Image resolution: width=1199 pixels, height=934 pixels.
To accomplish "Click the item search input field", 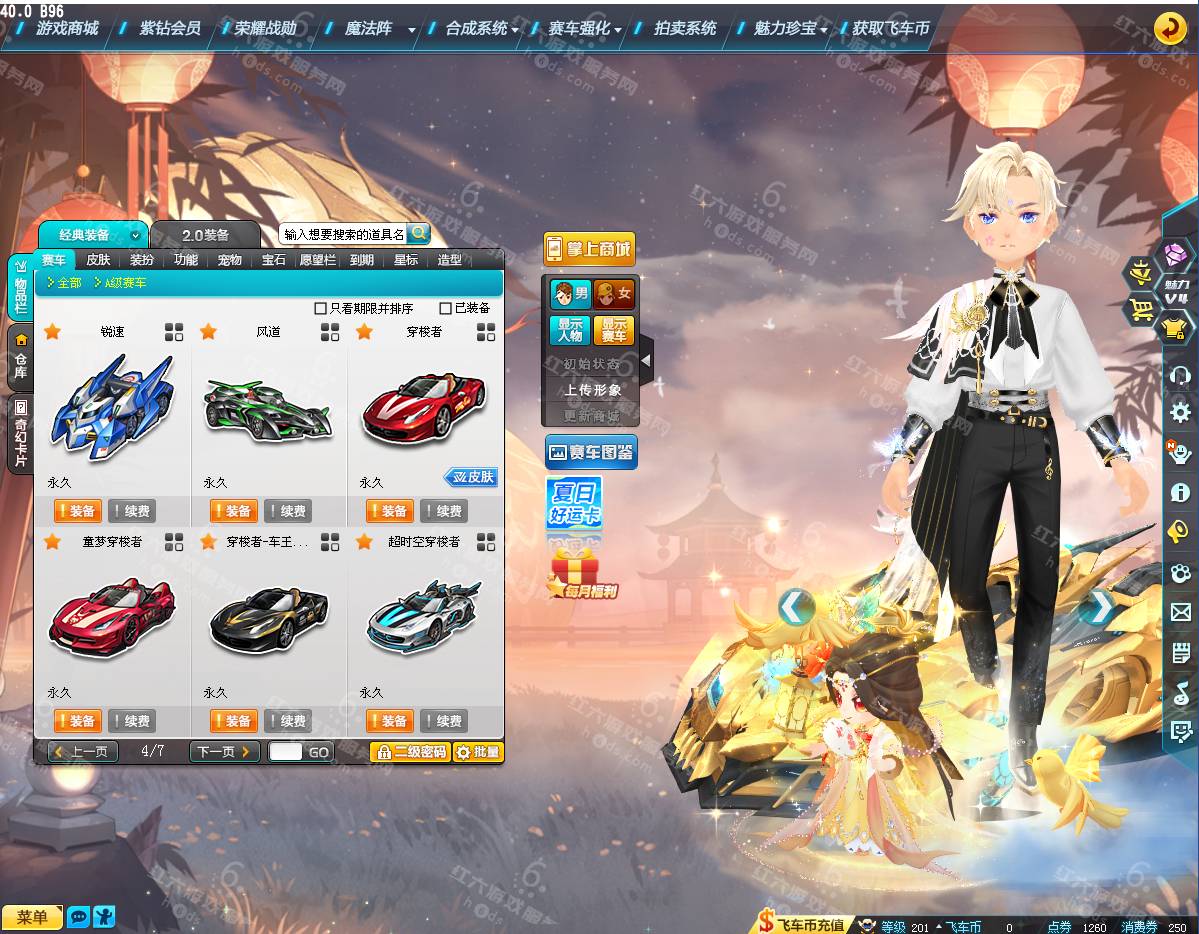I will (x=344, y=234).
